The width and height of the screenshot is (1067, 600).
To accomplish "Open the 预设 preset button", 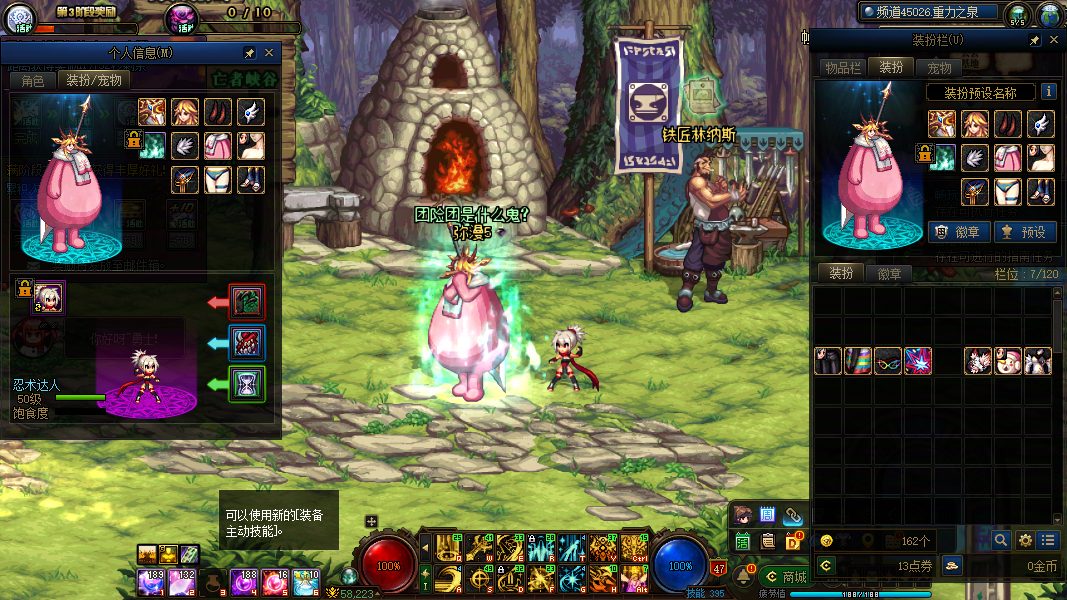I will tap(1027, 232).
